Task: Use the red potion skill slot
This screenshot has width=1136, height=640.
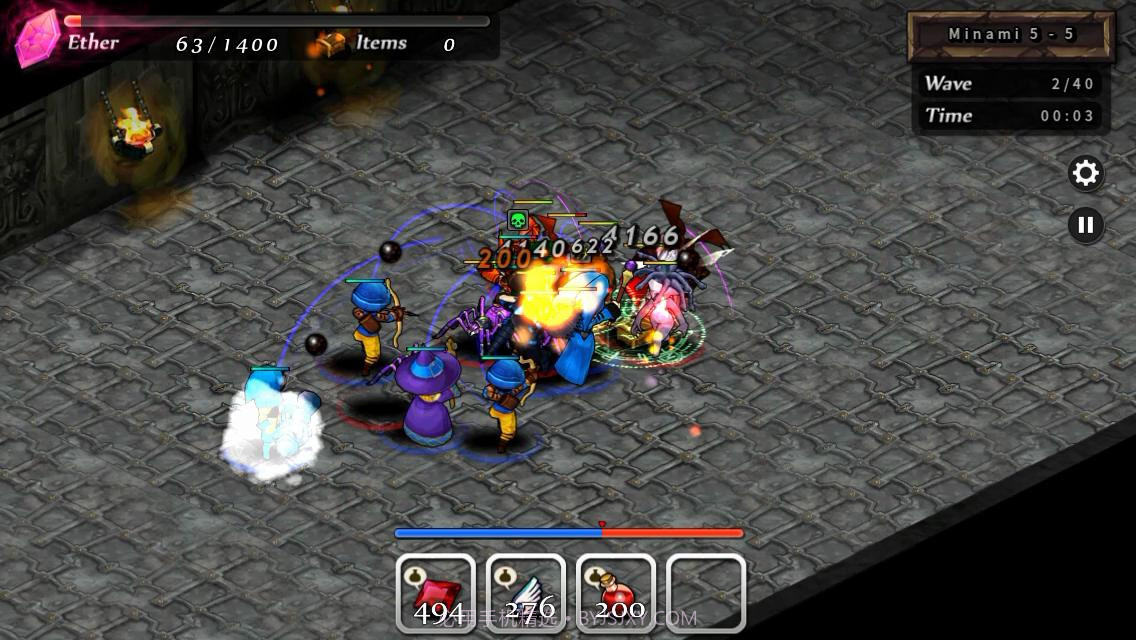Action: pyautogui.click(x=616, y=593)
